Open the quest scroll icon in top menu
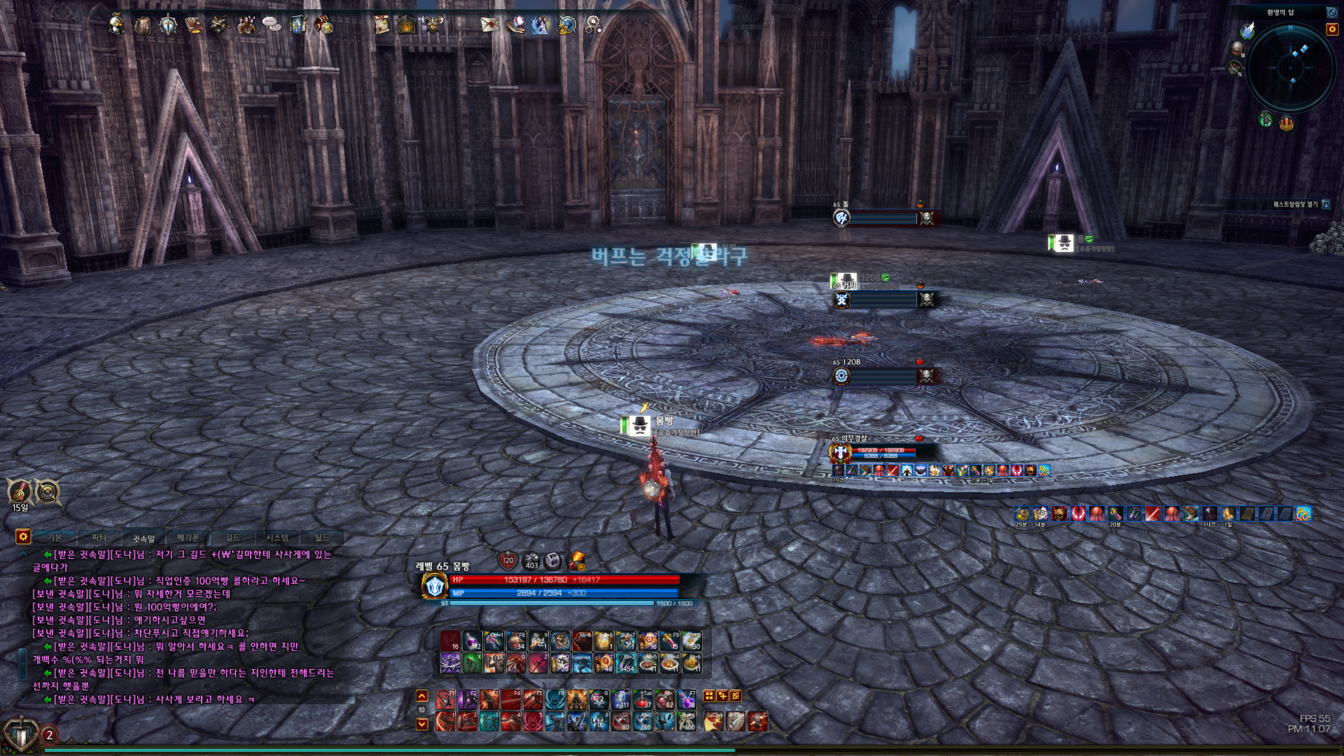1344x756 pixels. (381, 25)
